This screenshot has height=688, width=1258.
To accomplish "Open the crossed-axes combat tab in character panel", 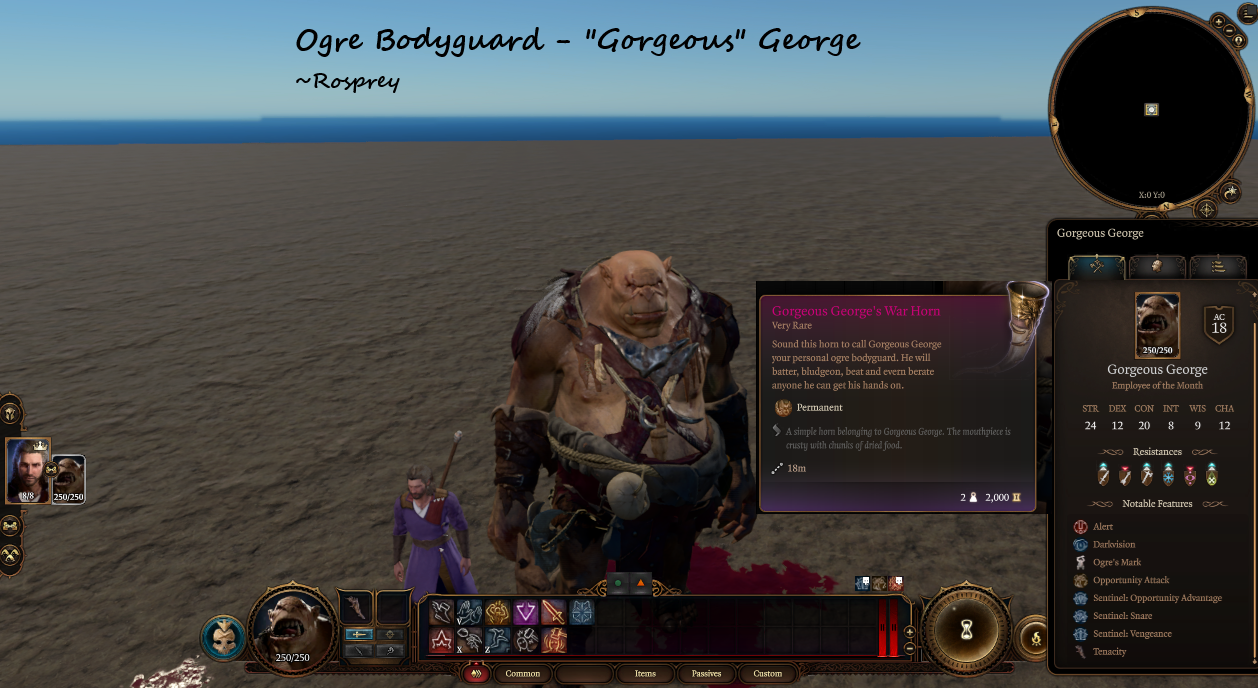I will 1097,267.
